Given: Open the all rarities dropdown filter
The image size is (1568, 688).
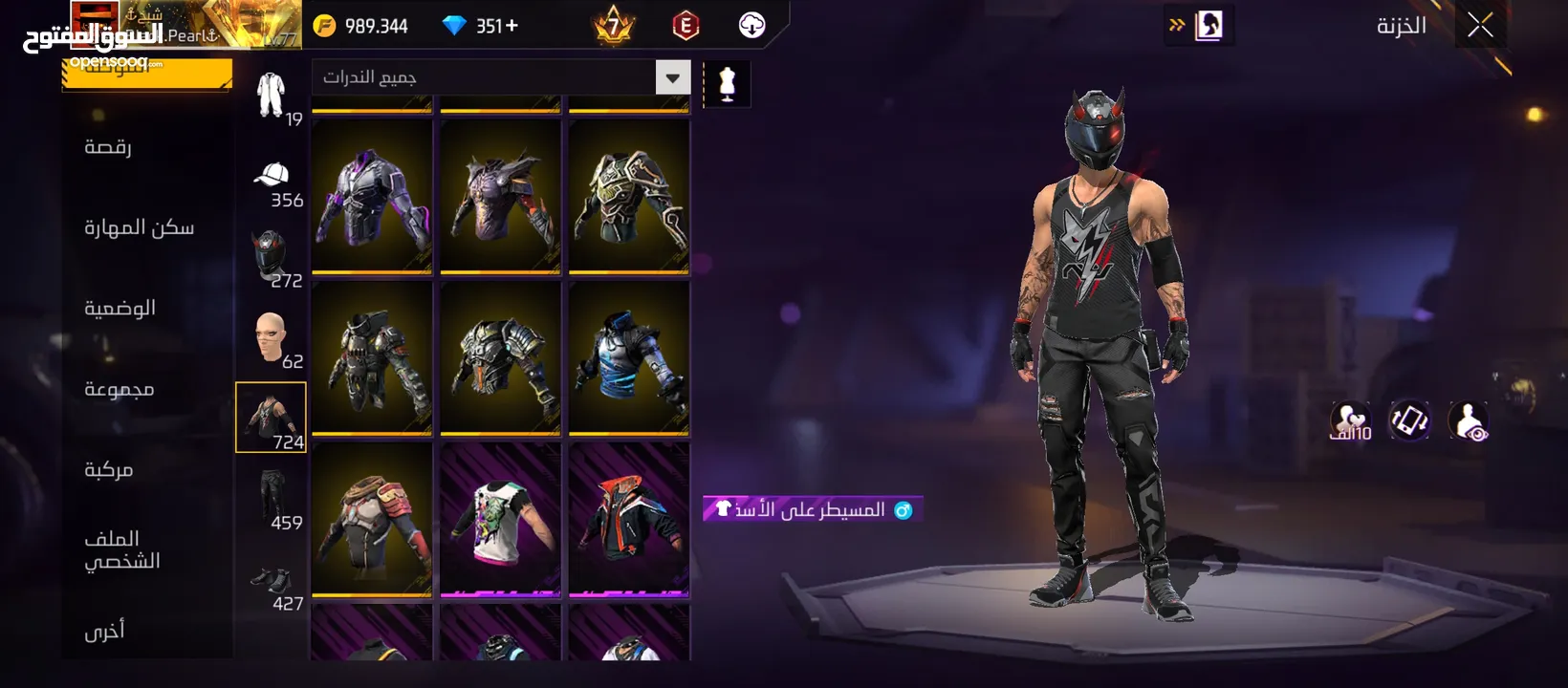Looking at the screenshot, I should tap(673, 77).
